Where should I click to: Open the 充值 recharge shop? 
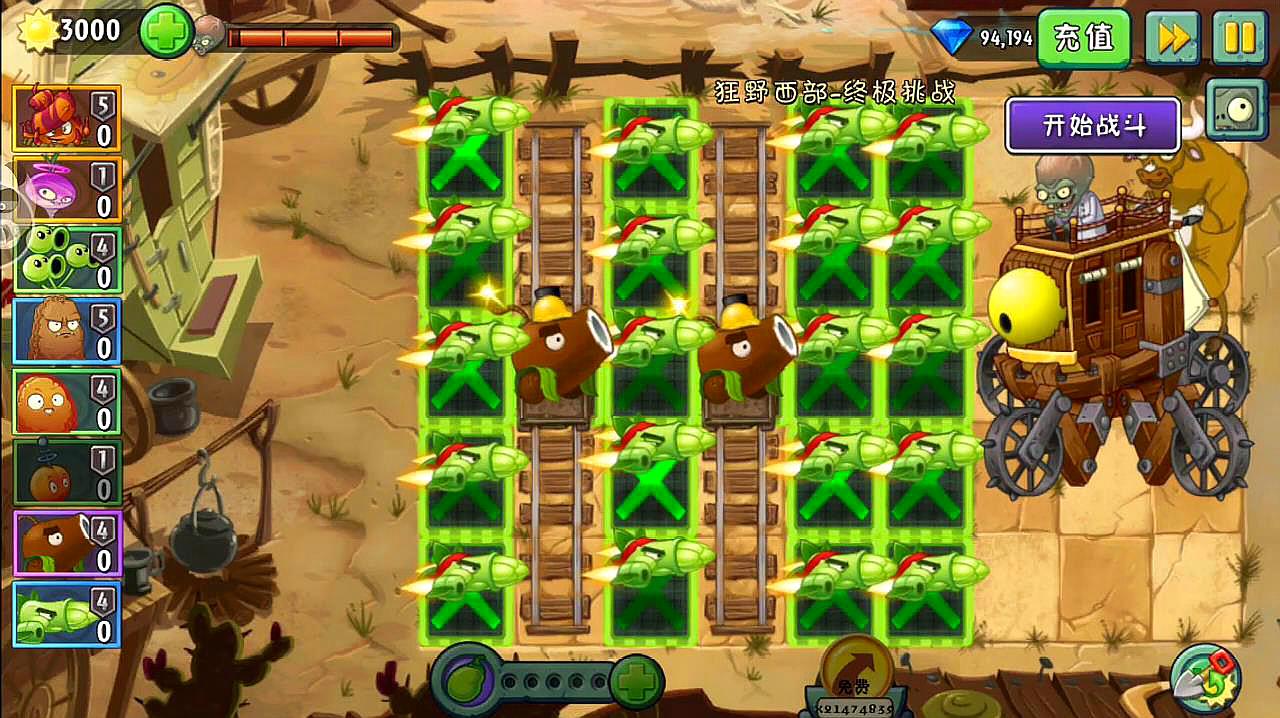(x=1083, y=38)
